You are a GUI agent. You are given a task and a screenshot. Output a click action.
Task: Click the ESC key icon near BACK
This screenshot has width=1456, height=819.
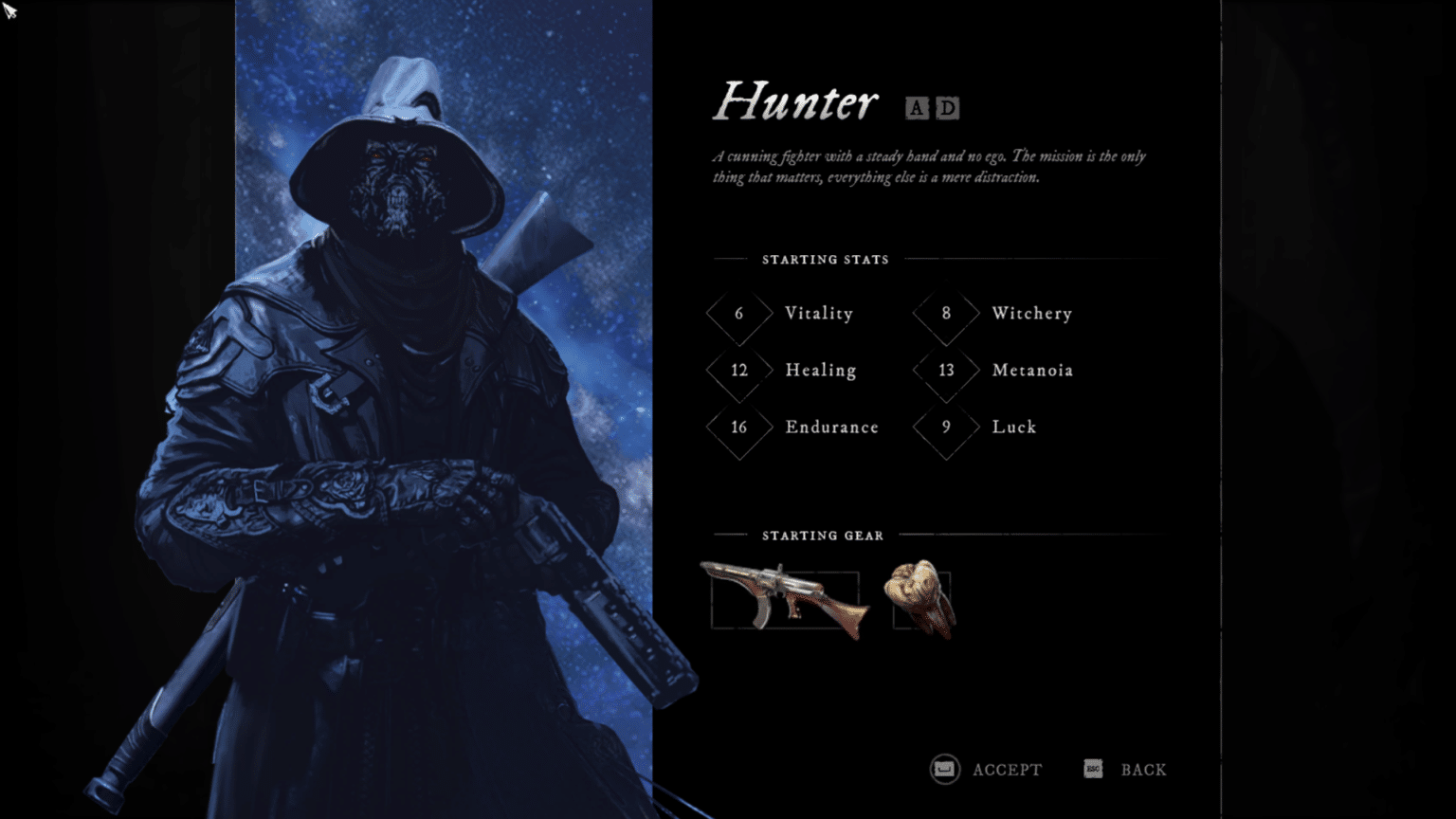tap(1092, 769)
